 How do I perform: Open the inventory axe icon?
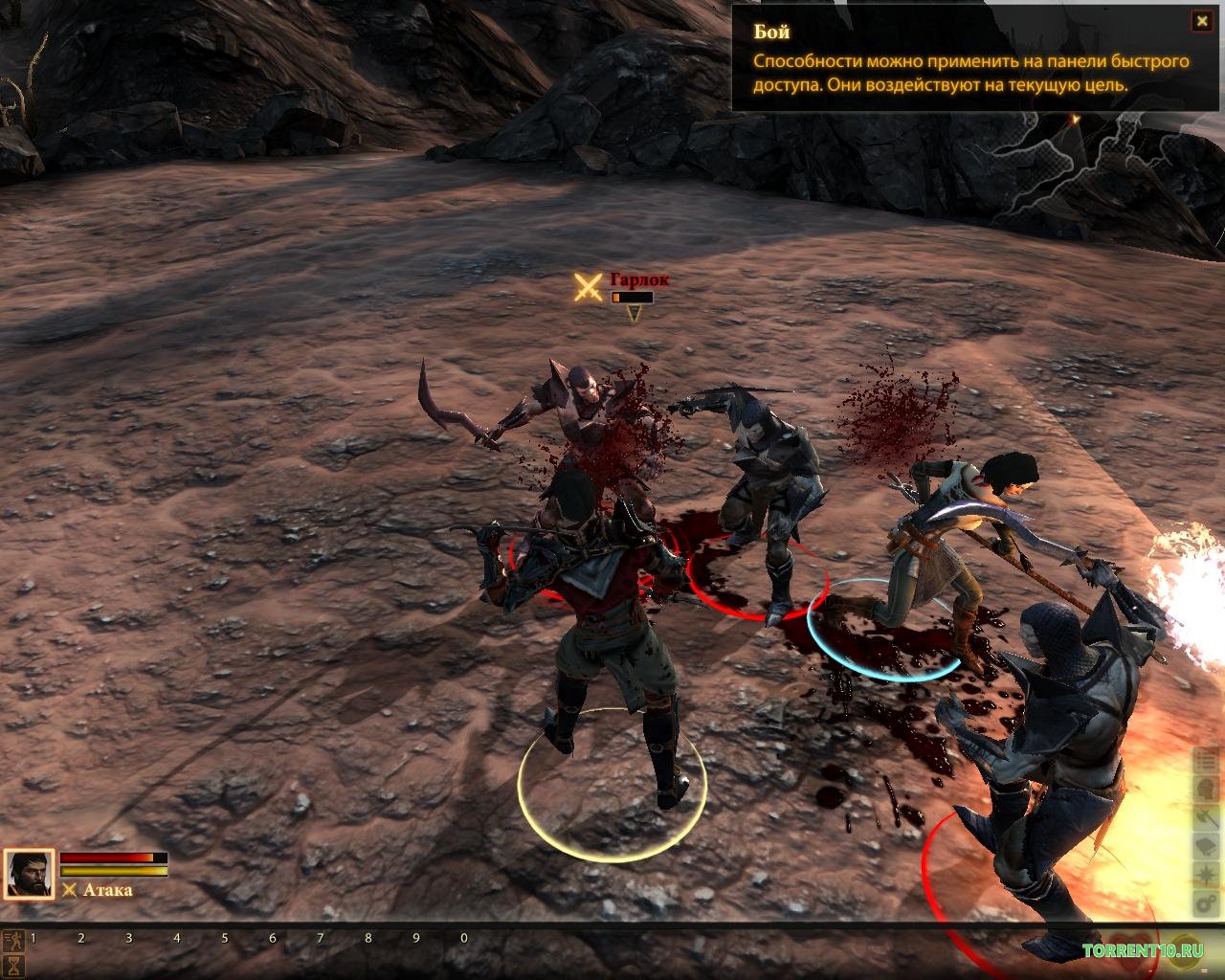[x=1206, y=819]
